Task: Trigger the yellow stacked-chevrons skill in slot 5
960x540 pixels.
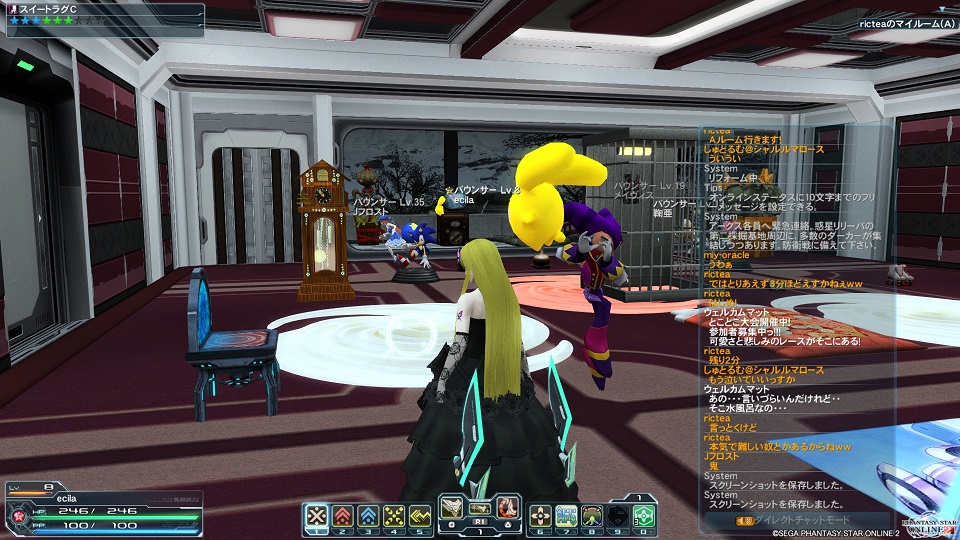Action: [x=420, y=516]
